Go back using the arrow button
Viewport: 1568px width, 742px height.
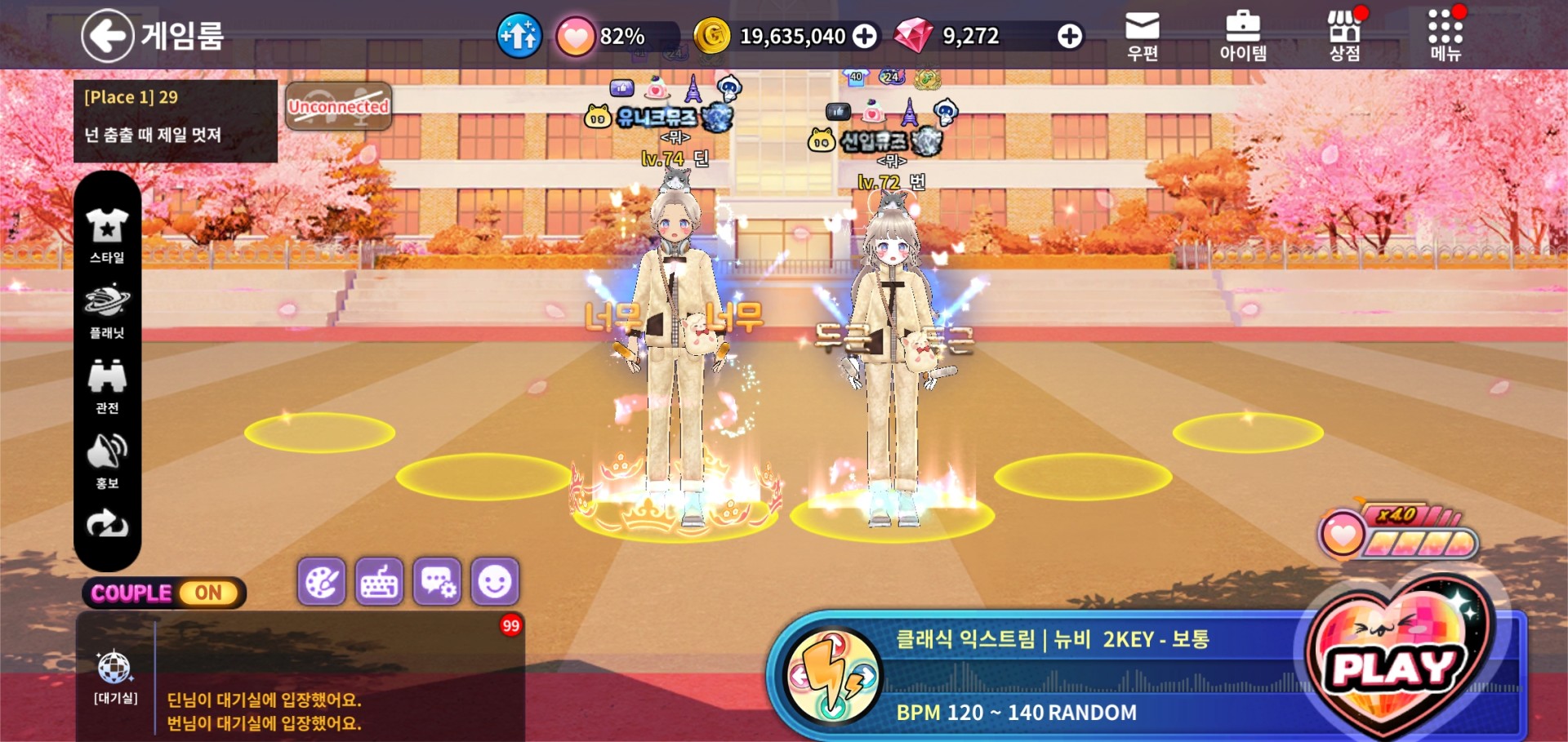tap(107, 35)
